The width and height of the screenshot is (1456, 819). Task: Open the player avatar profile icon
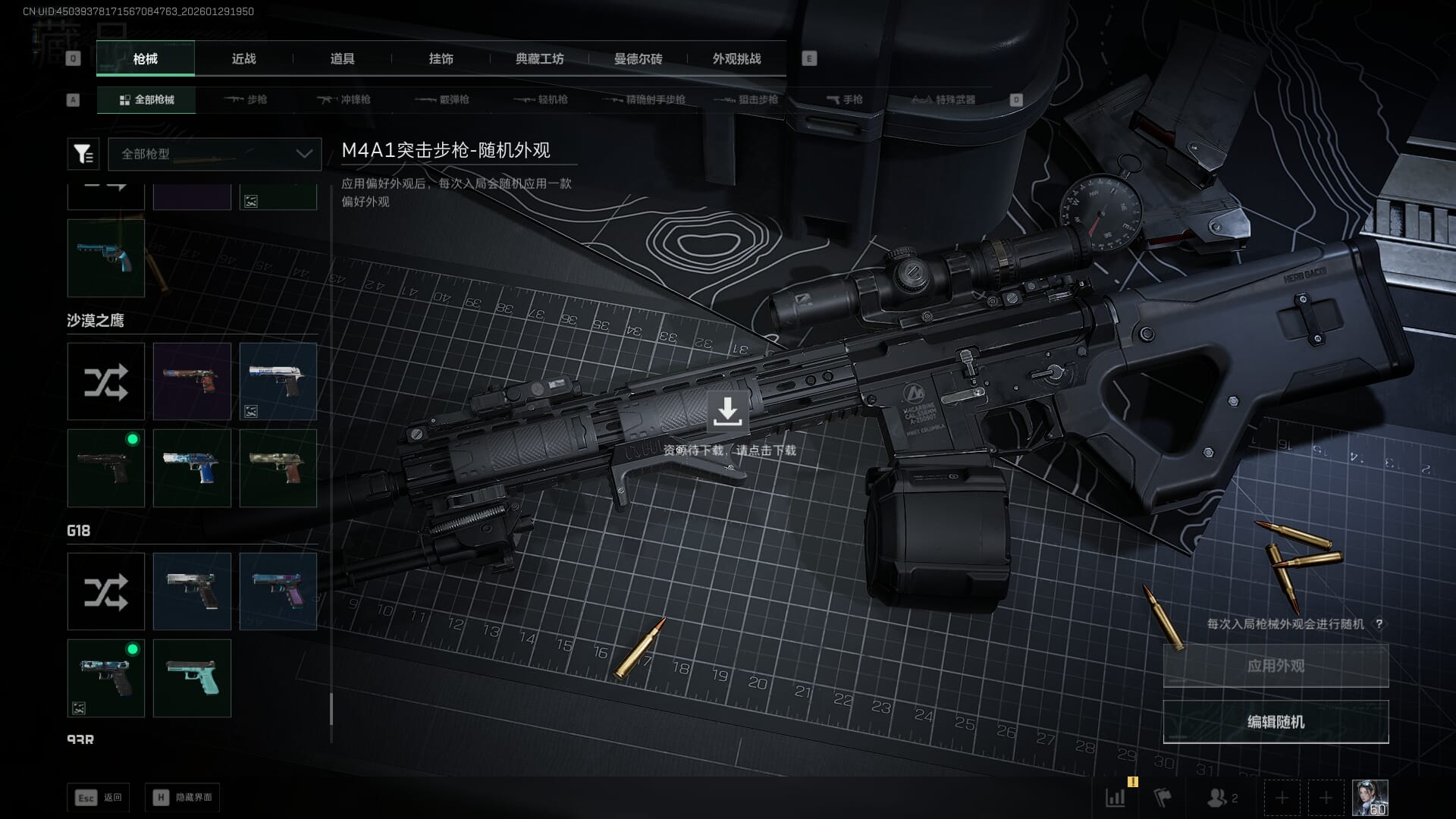pyautogui.click(x=1370, y=798)
